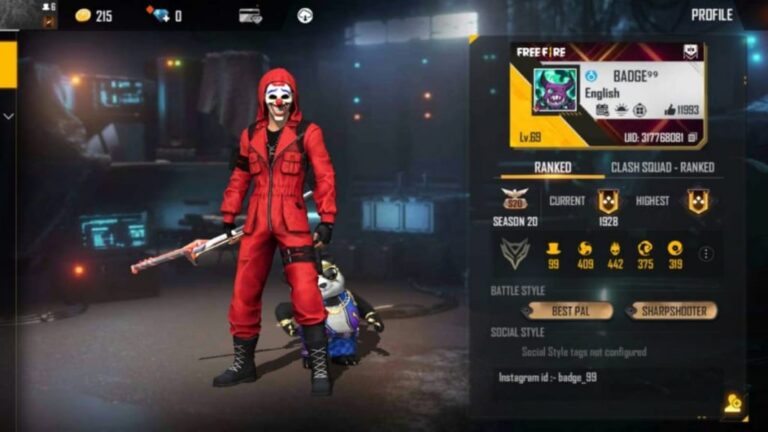The width and height of the screenshot is (768, 432).
Task: Select the Season 20 rank emblem
Action: click(514, 201)
